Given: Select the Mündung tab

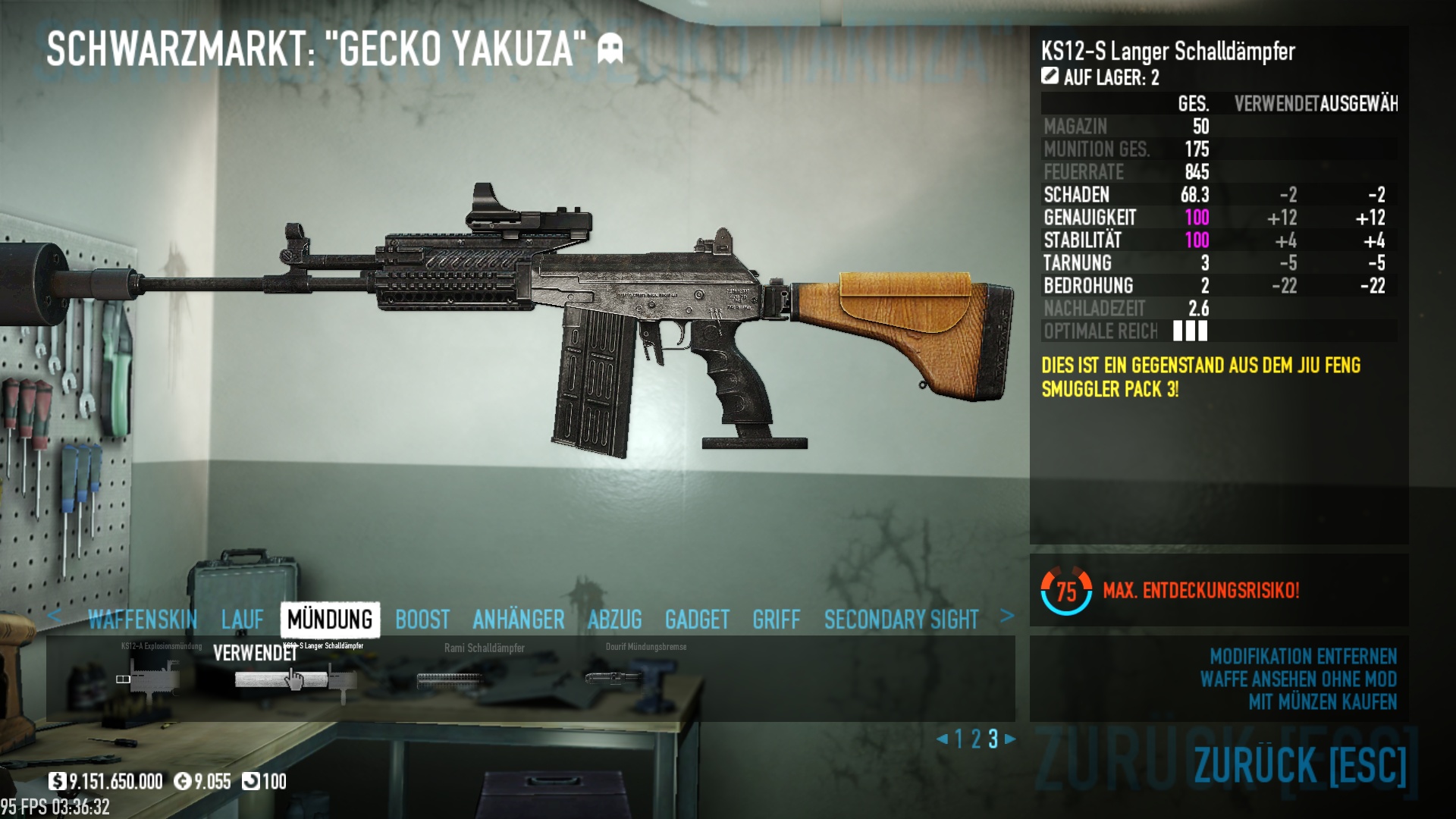Looking at the screenshot, I should (330, 620).
